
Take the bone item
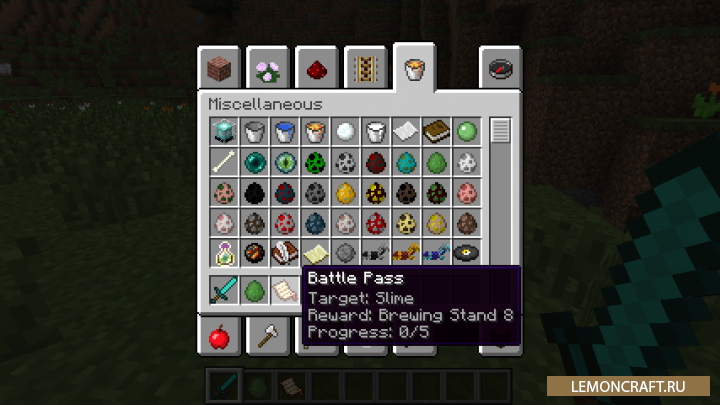222,162
